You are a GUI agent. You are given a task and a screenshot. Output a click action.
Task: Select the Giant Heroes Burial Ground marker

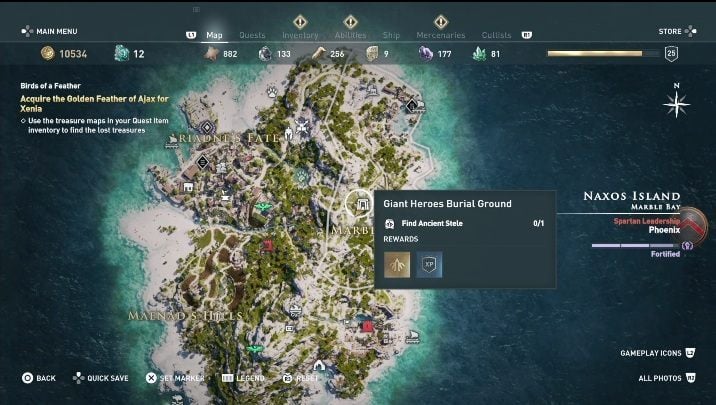(x=357, y=204)
